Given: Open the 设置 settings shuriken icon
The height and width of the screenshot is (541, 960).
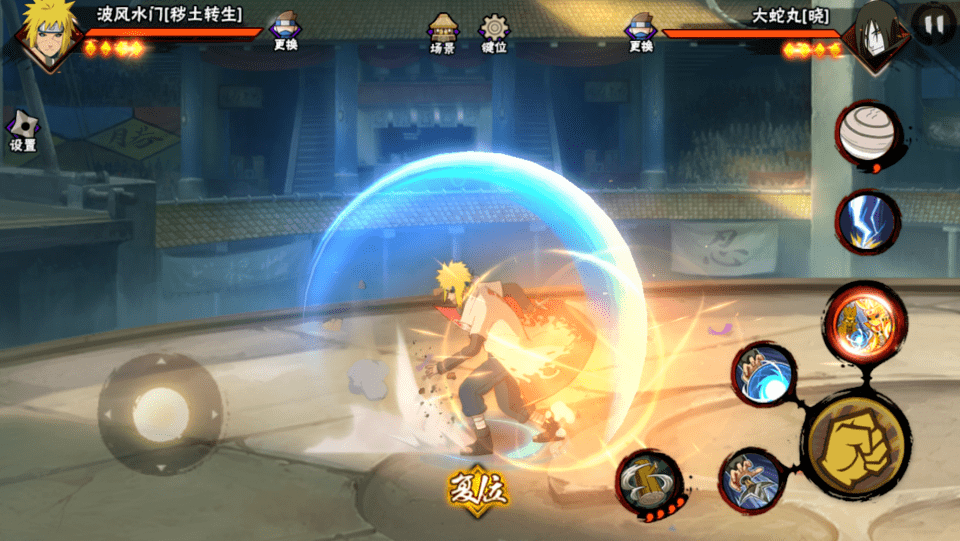Looking at the screenshot, I should [x=22, y=131].
